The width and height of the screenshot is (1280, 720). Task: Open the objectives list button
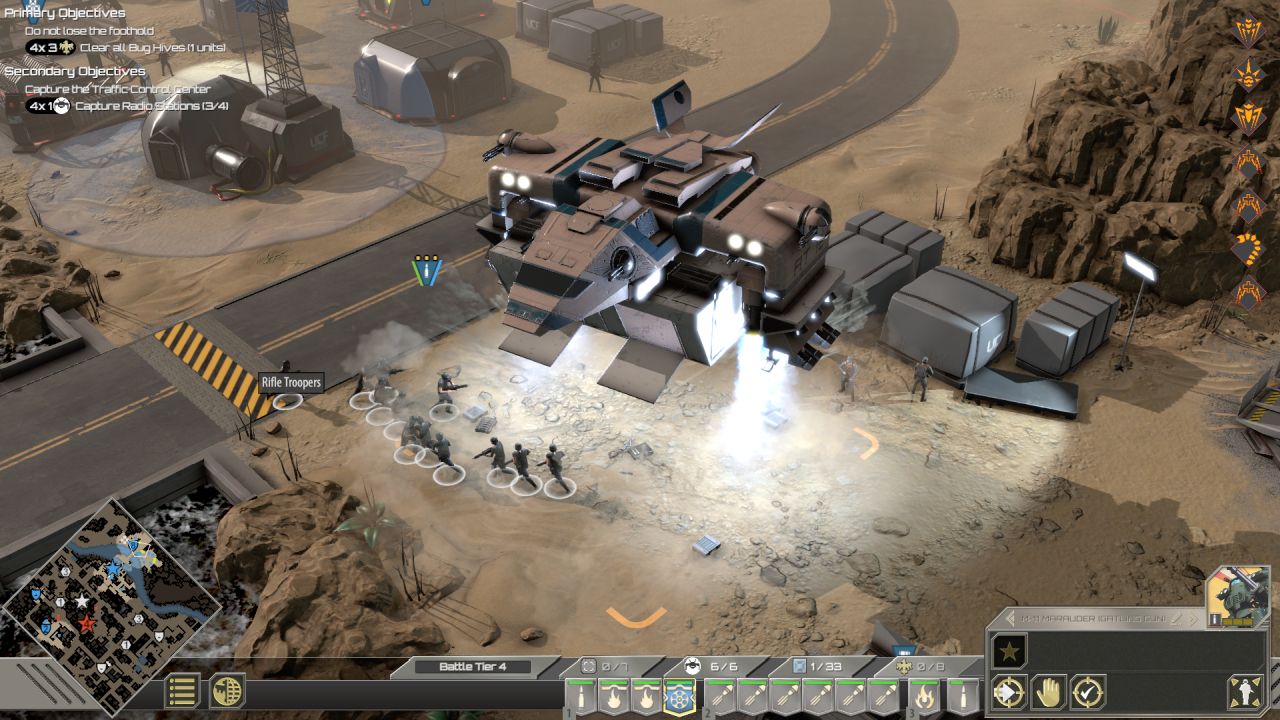click(182, 691)
